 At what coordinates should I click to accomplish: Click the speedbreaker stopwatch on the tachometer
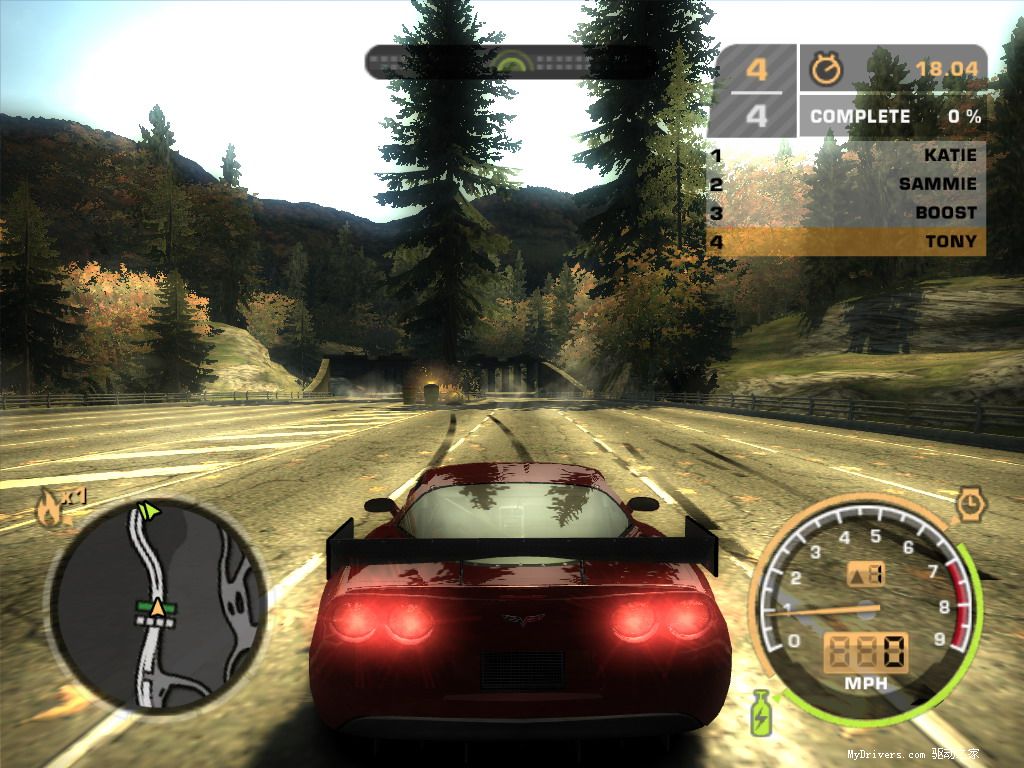pos(970,503)
